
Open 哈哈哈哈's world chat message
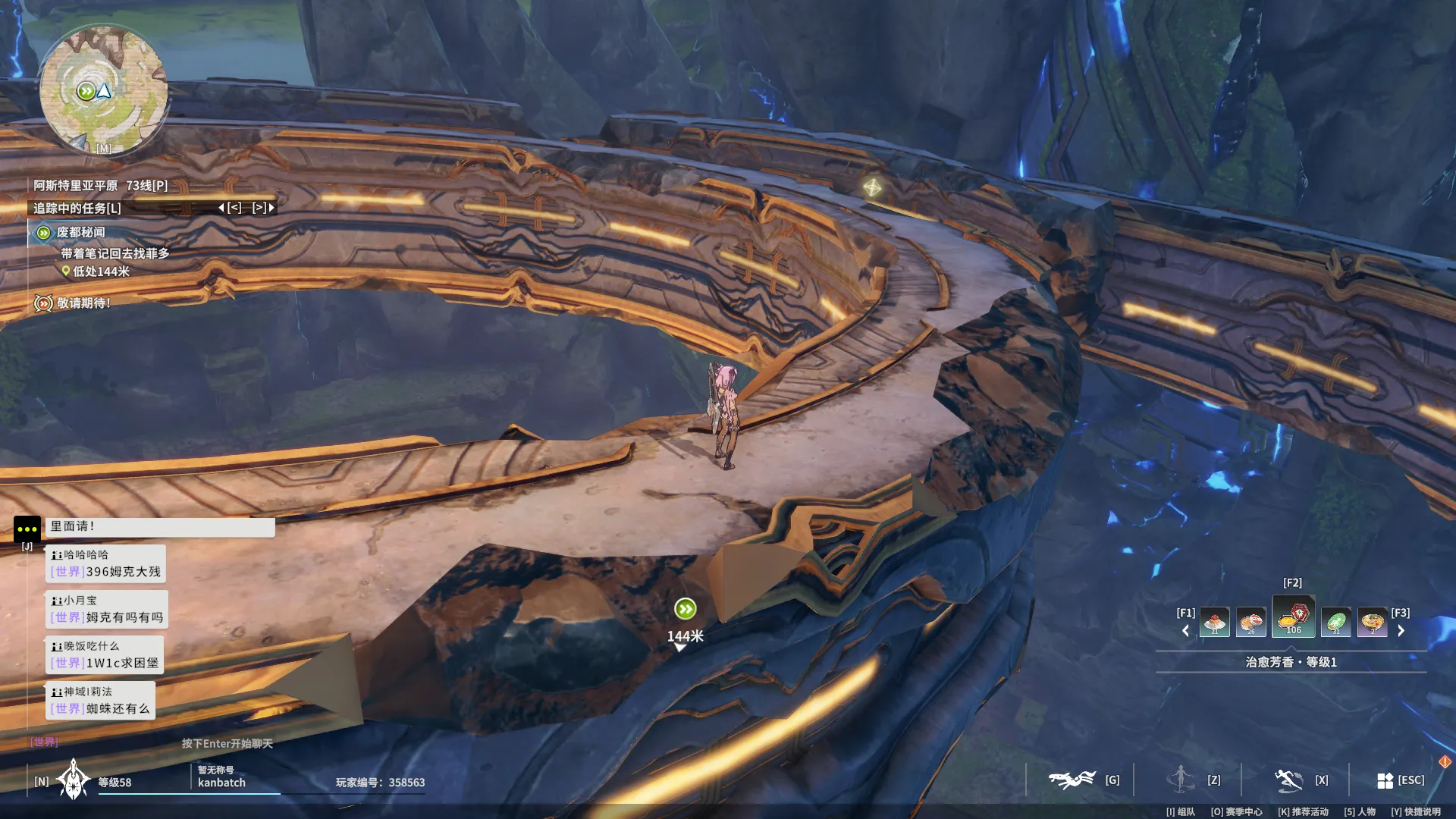tap(106, 564)
